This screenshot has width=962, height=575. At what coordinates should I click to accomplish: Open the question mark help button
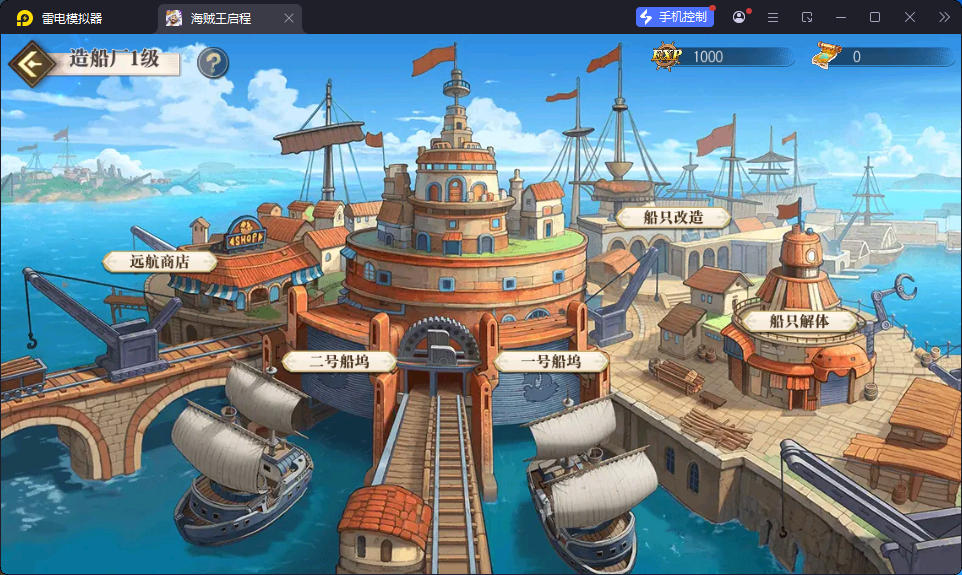[x=213, y=63]
